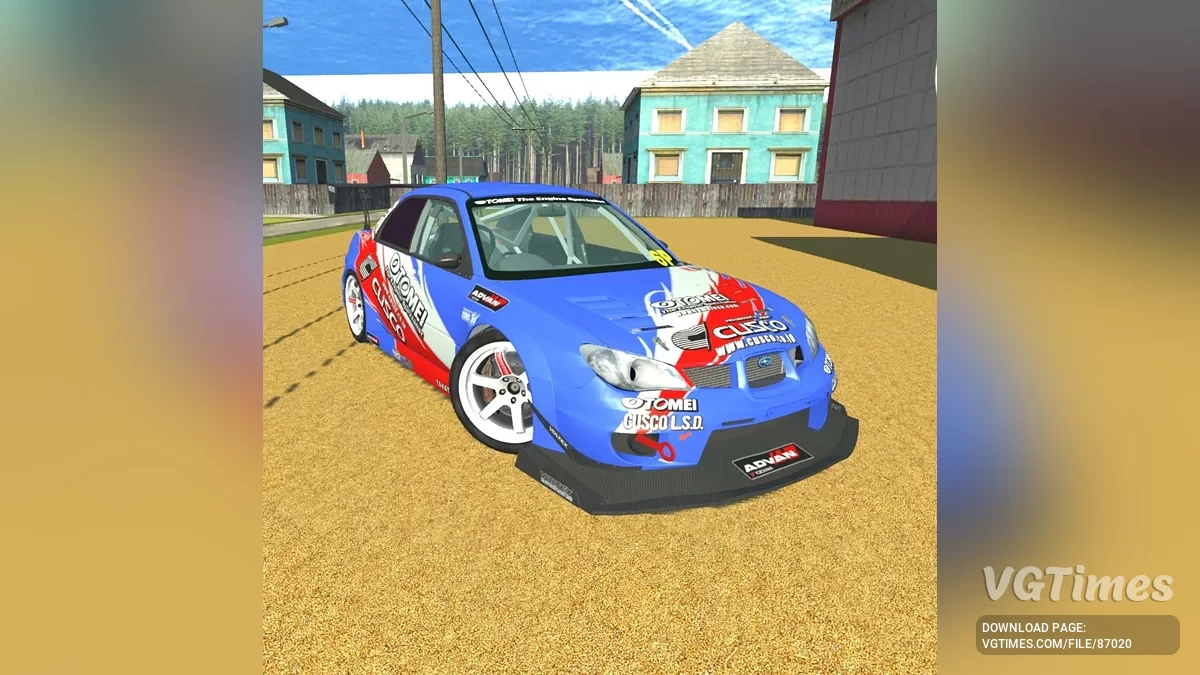Open the VGTimes download page link
The width and height of the screenshot is (1200, 675).
pyautogui.click(x=1077, y=635)
